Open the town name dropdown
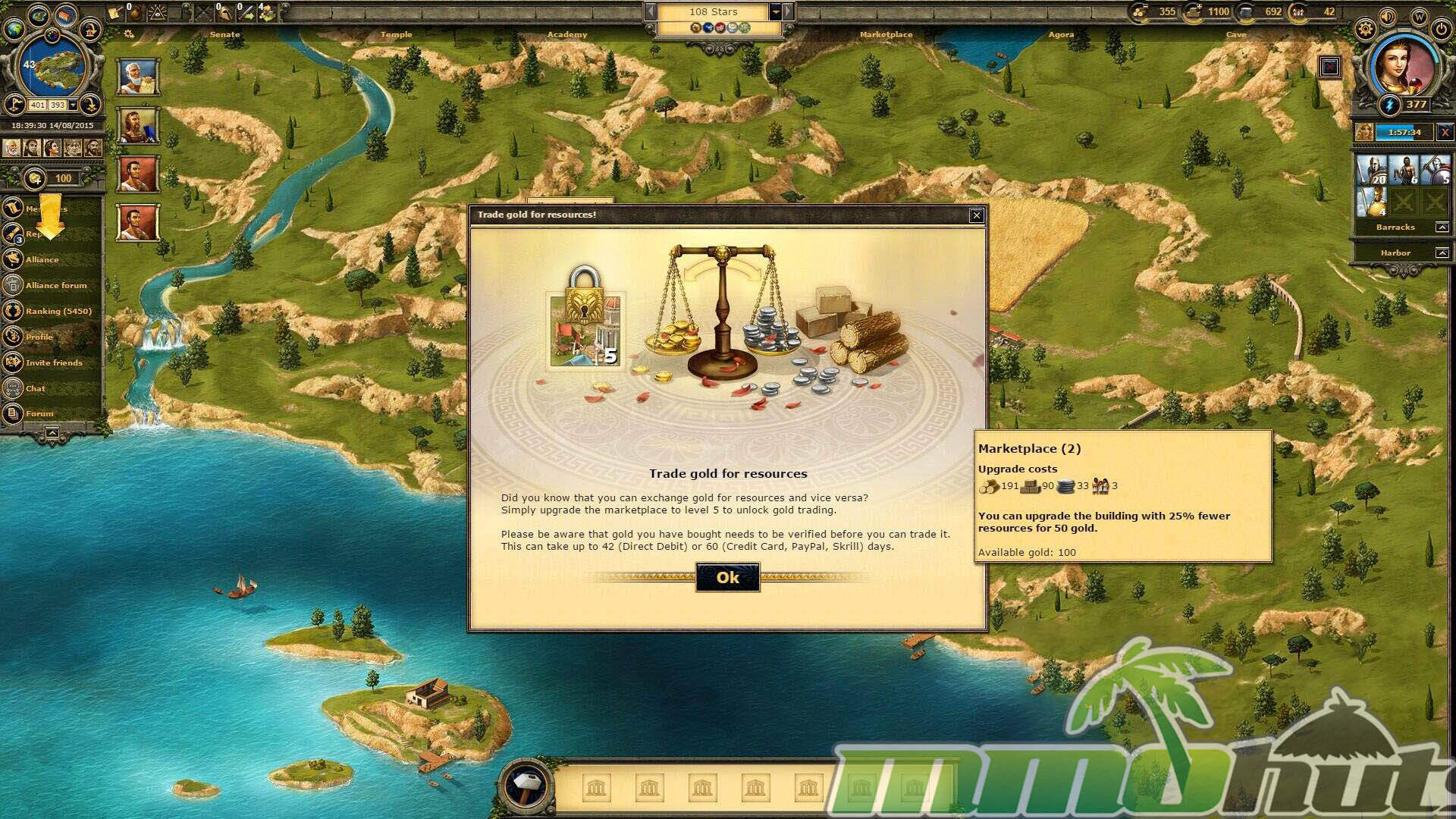1456x819 pixels. pyautogui.click(x=776, y=12)
